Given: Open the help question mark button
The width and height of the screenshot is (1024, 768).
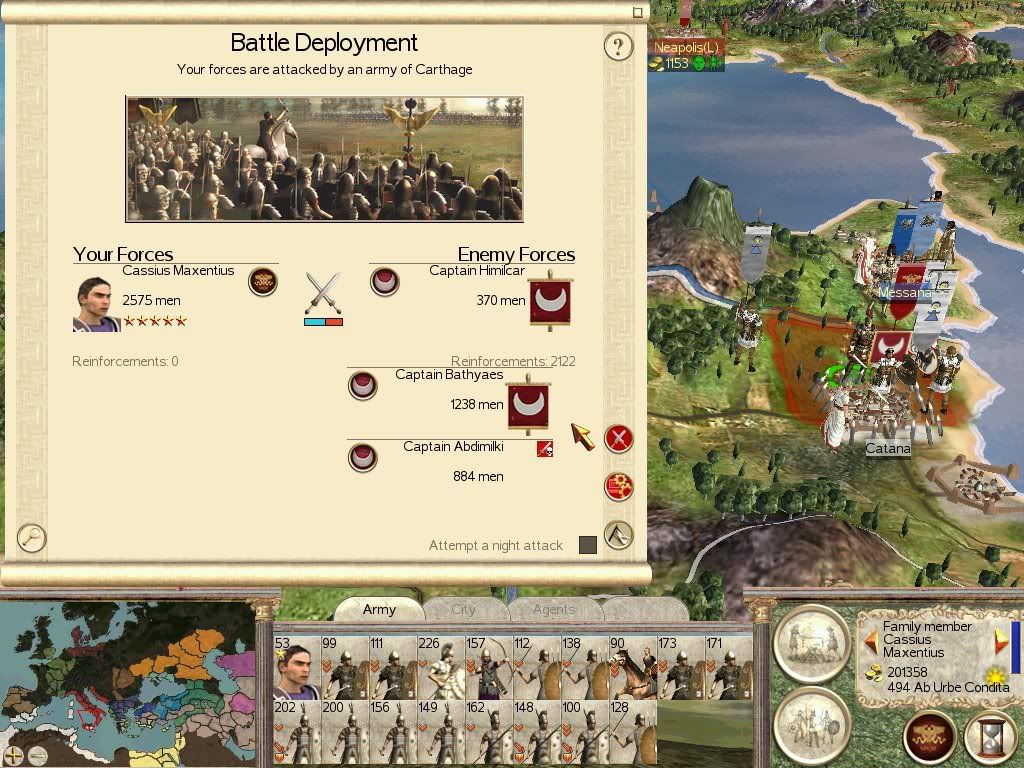Looking at the screenshot, I should pyautogui.click(x=619, y=46).
